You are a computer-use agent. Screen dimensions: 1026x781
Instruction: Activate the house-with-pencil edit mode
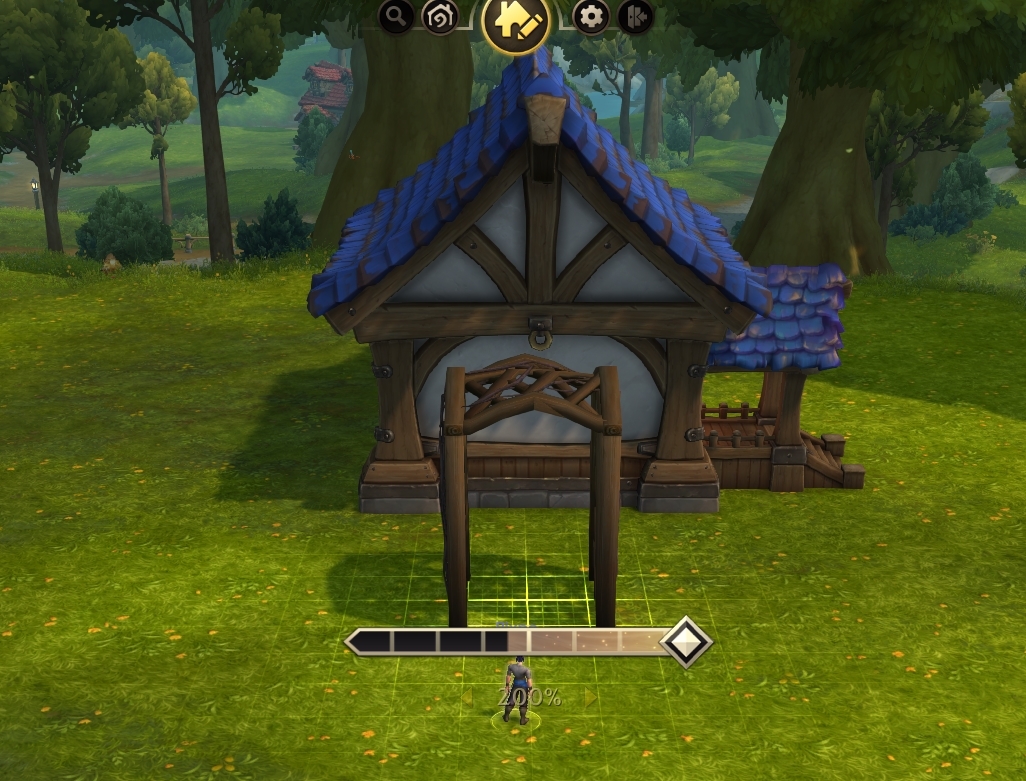pos(516,22)
